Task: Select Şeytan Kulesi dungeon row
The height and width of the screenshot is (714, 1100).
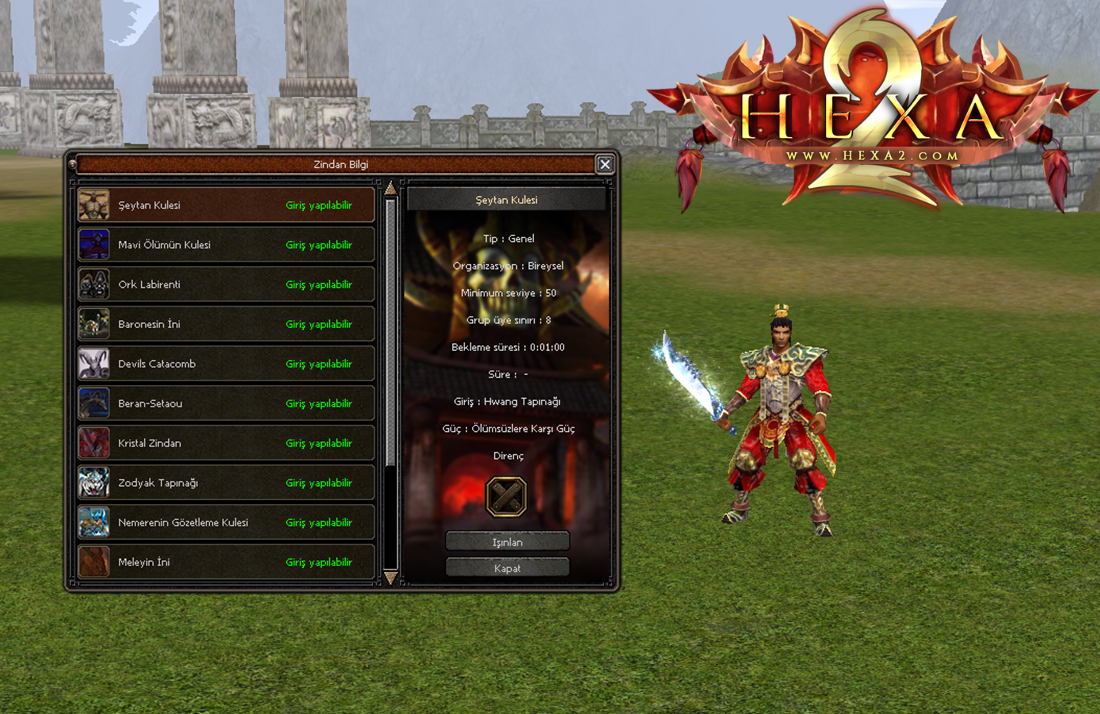Action: click(x=226, y=205)
